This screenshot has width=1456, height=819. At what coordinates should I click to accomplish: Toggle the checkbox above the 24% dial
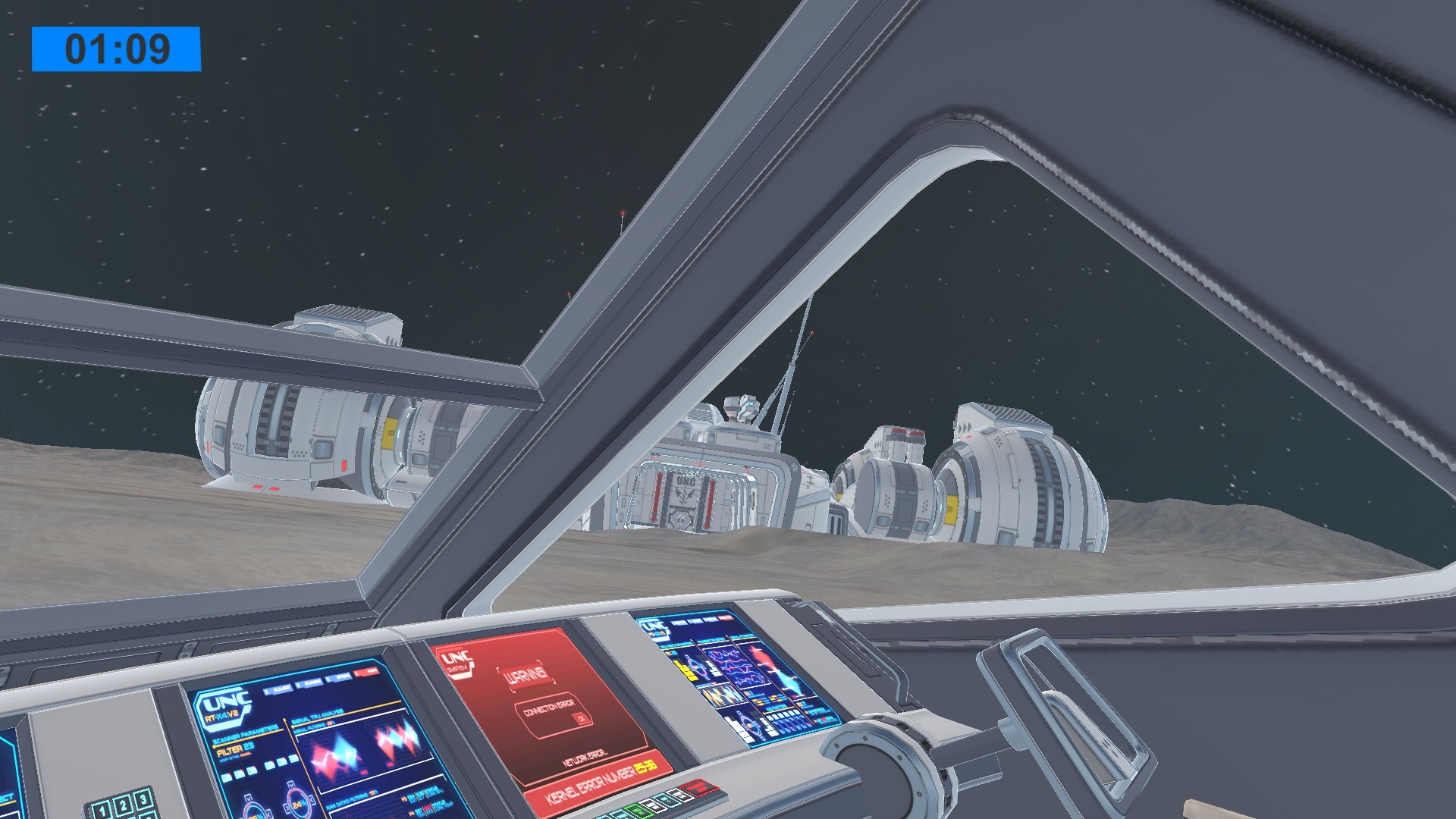coord(292,786)
